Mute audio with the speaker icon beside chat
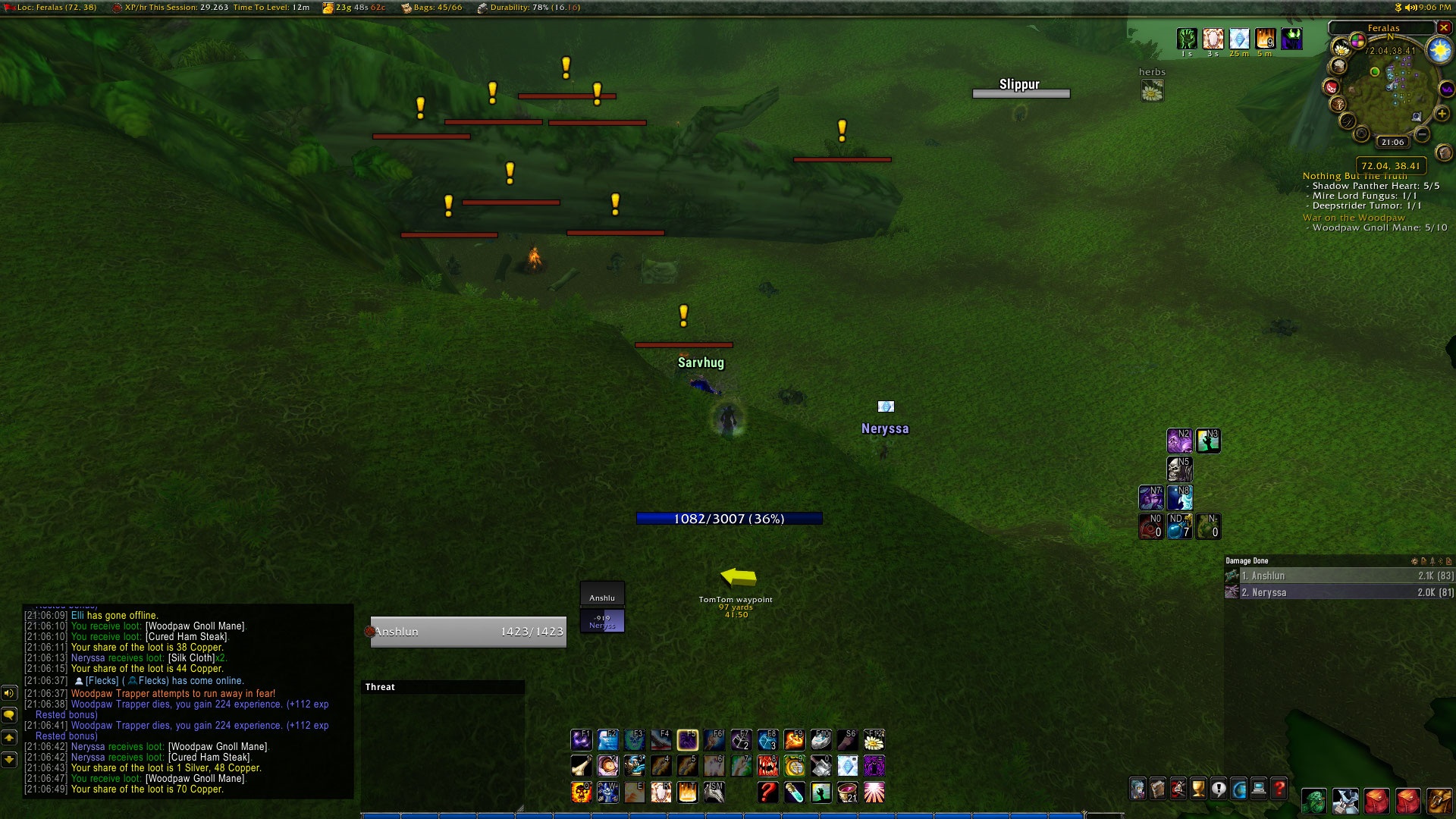Image resolution: width=1456 pixels, height=819 pixels. (9, 694)
